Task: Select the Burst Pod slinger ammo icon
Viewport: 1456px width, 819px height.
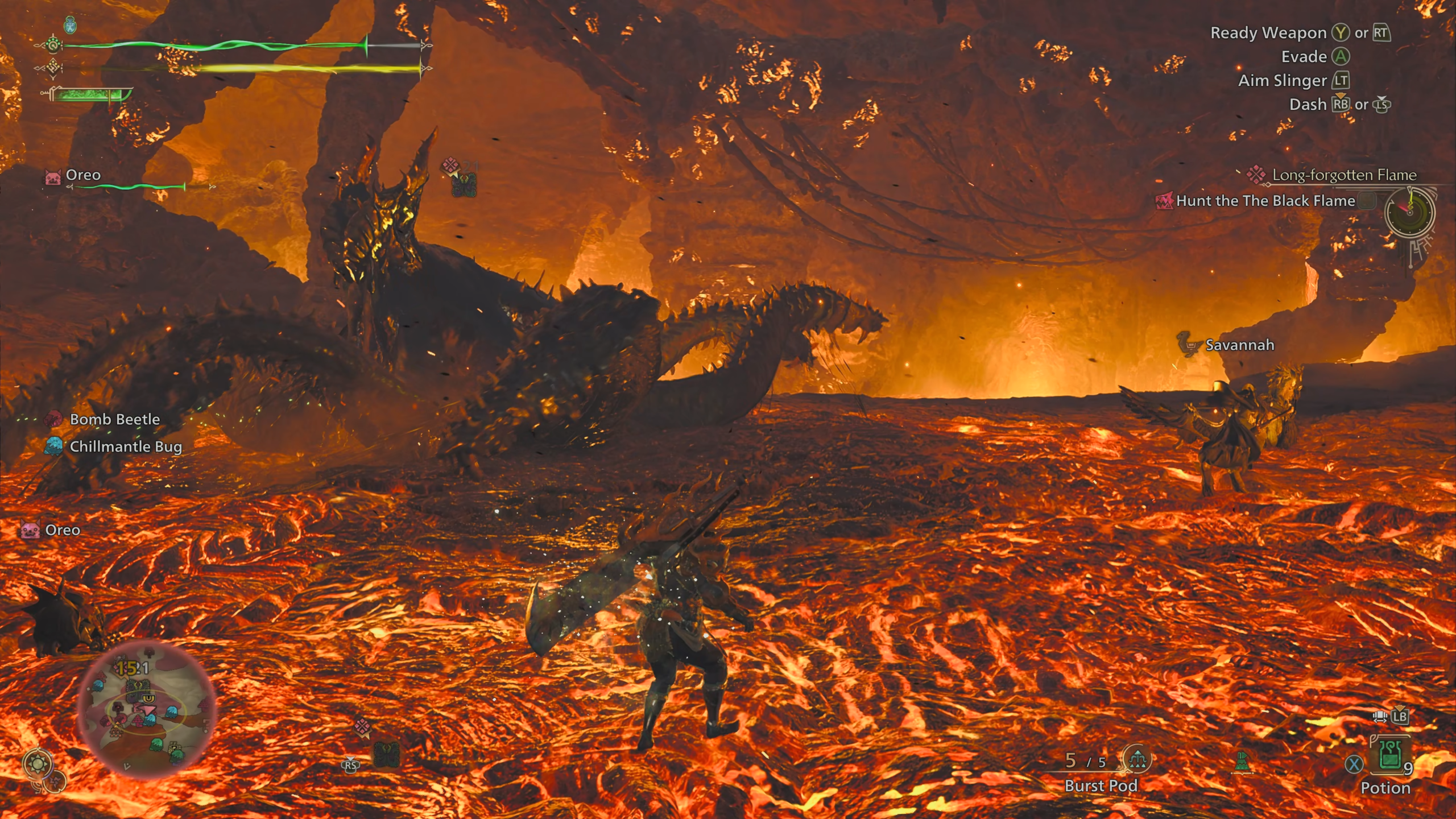Action: tap(1137, 759)
